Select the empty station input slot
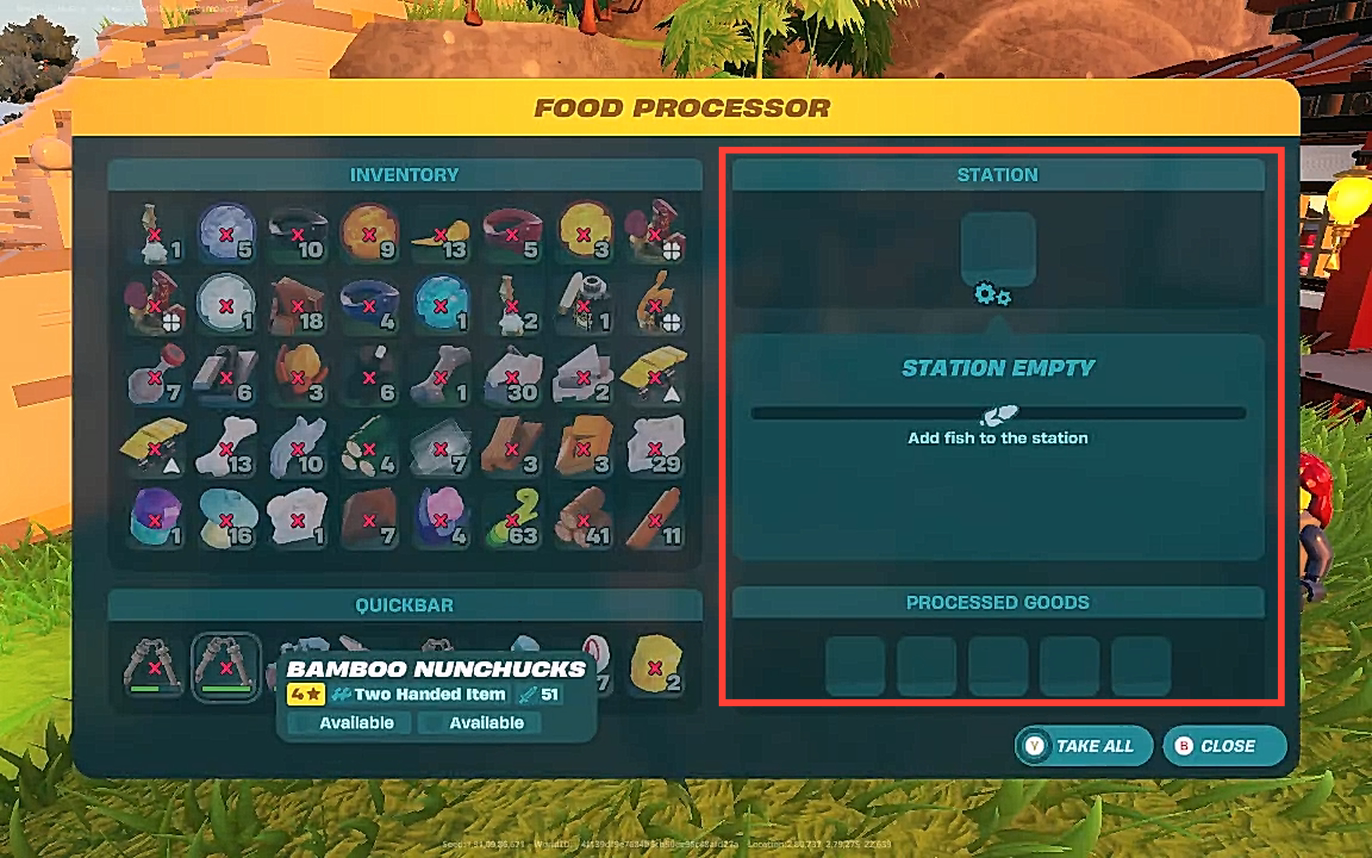1372x858 pixels. (997, 249)
